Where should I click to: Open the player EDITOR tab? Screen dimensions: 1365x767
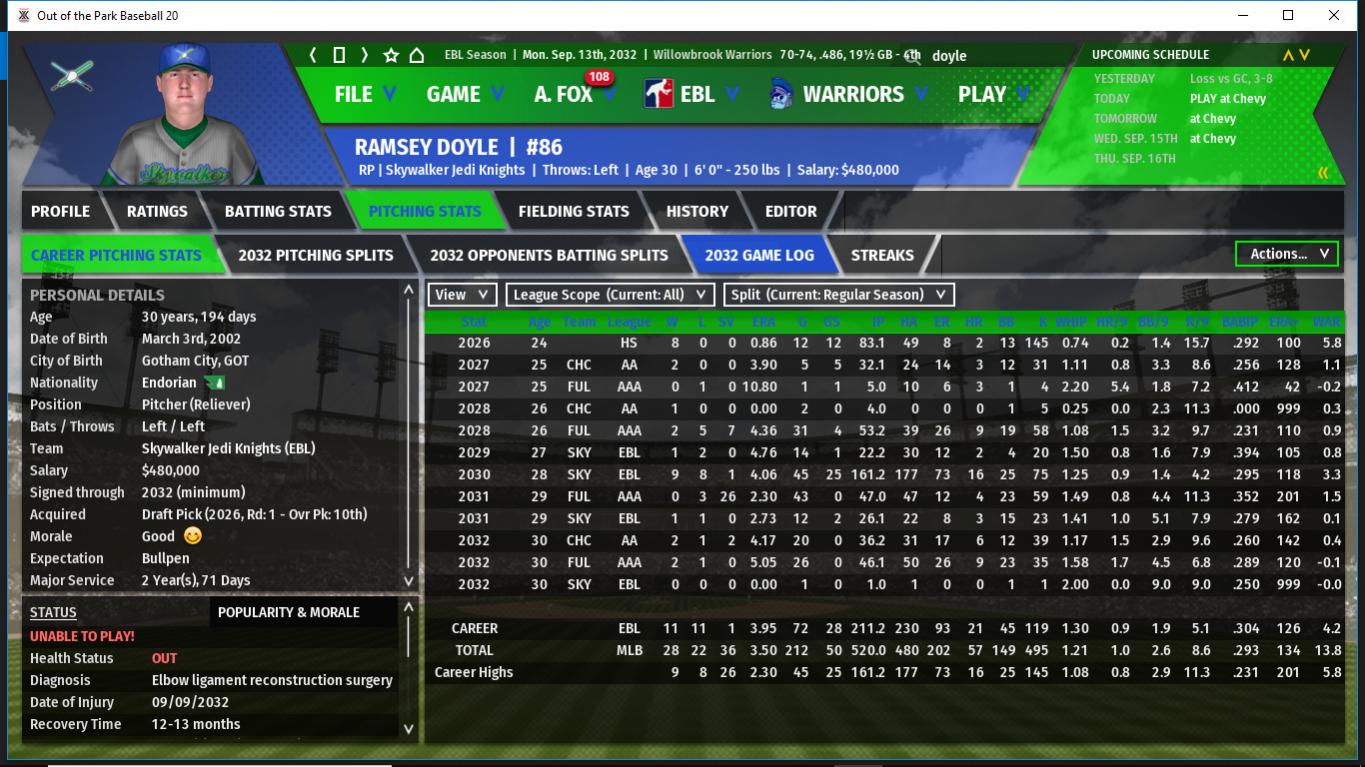point(791,211)
